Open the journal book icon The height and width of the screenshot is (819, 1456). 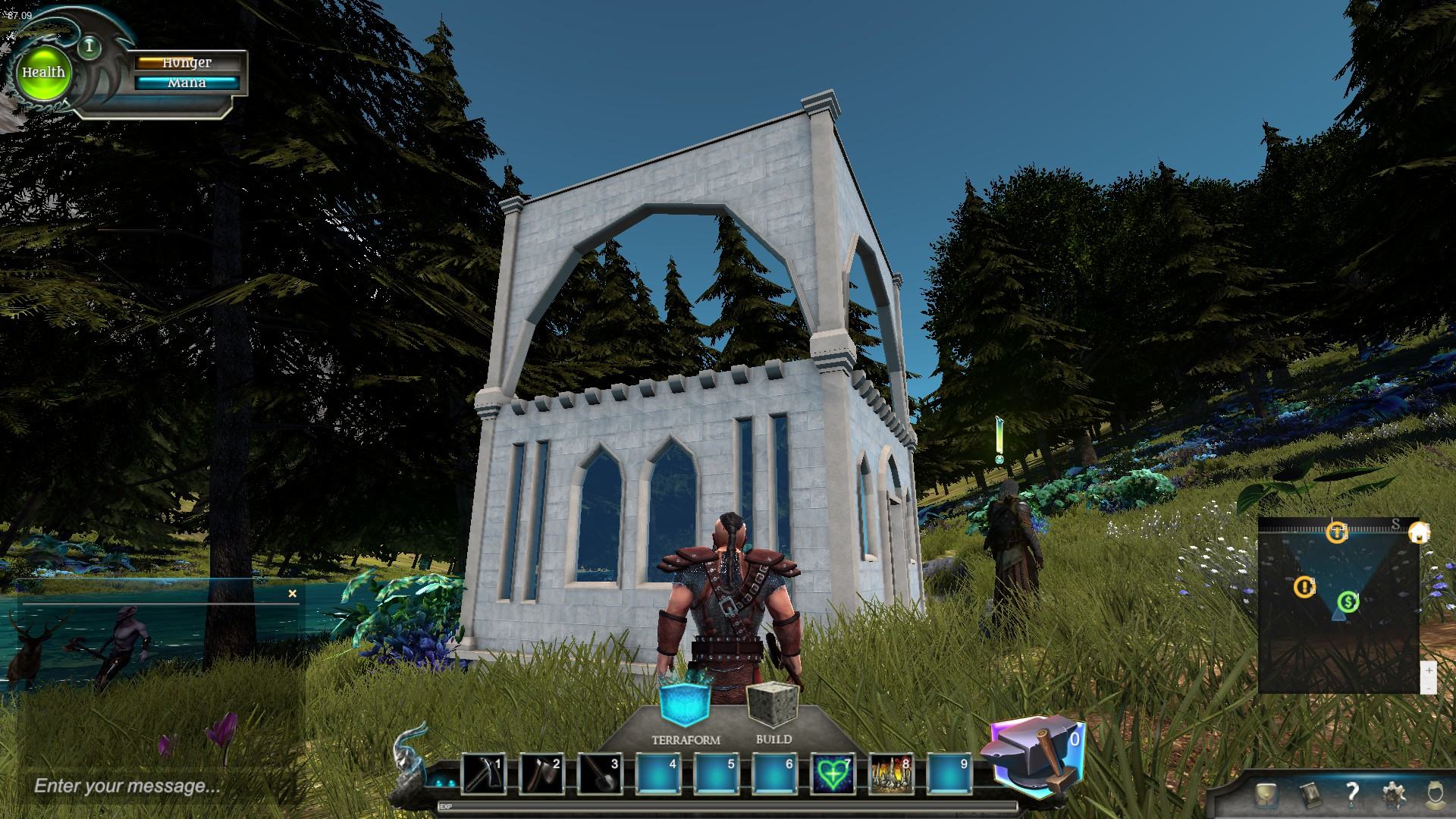point(1309,794)
